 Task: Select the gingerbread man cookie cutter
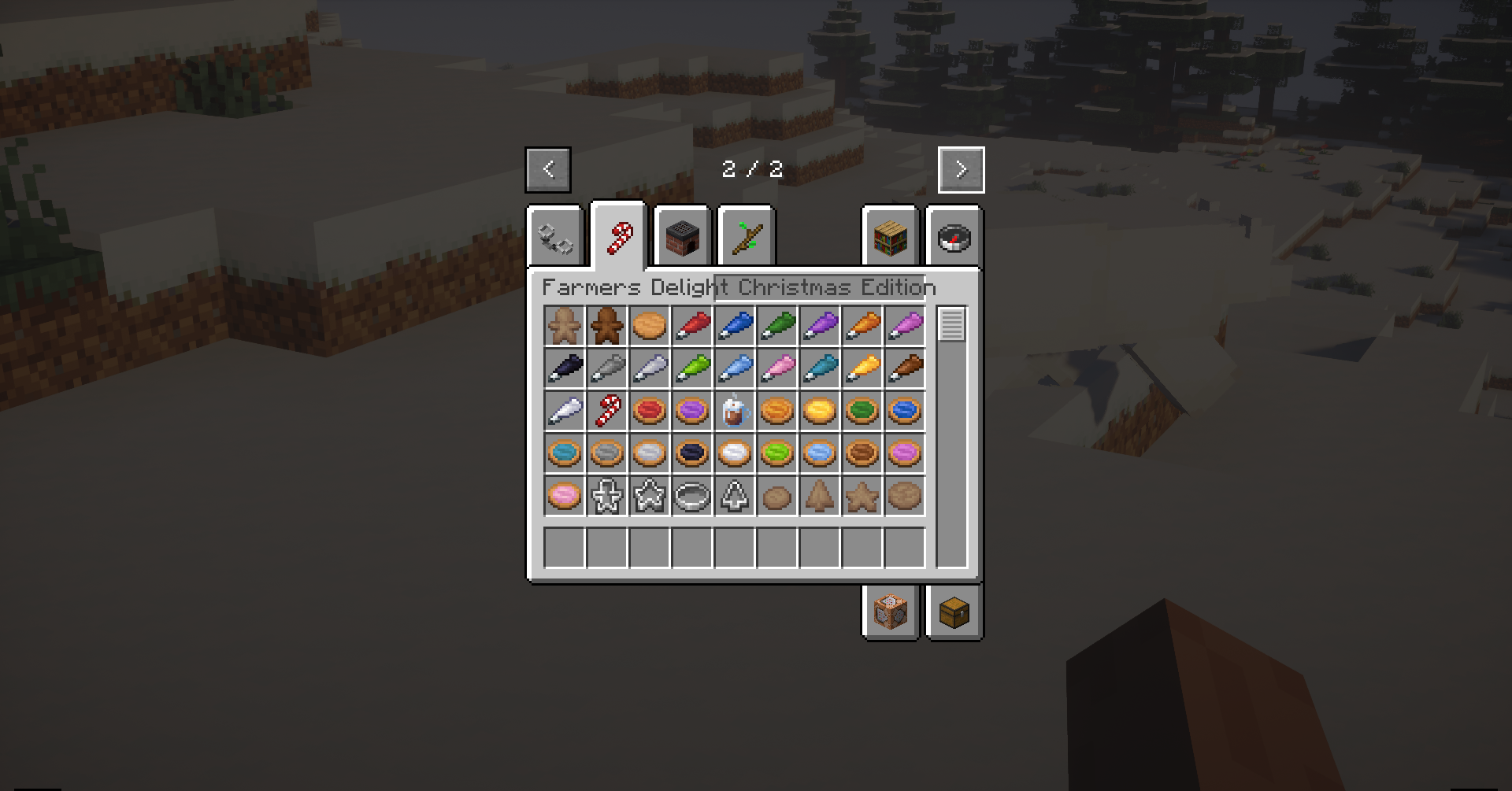click(606, 496)
